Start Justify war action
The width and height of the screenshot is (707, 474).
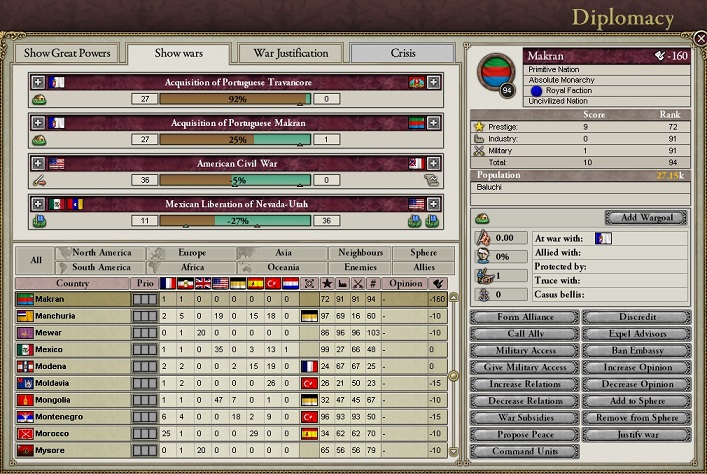(636, 435)
